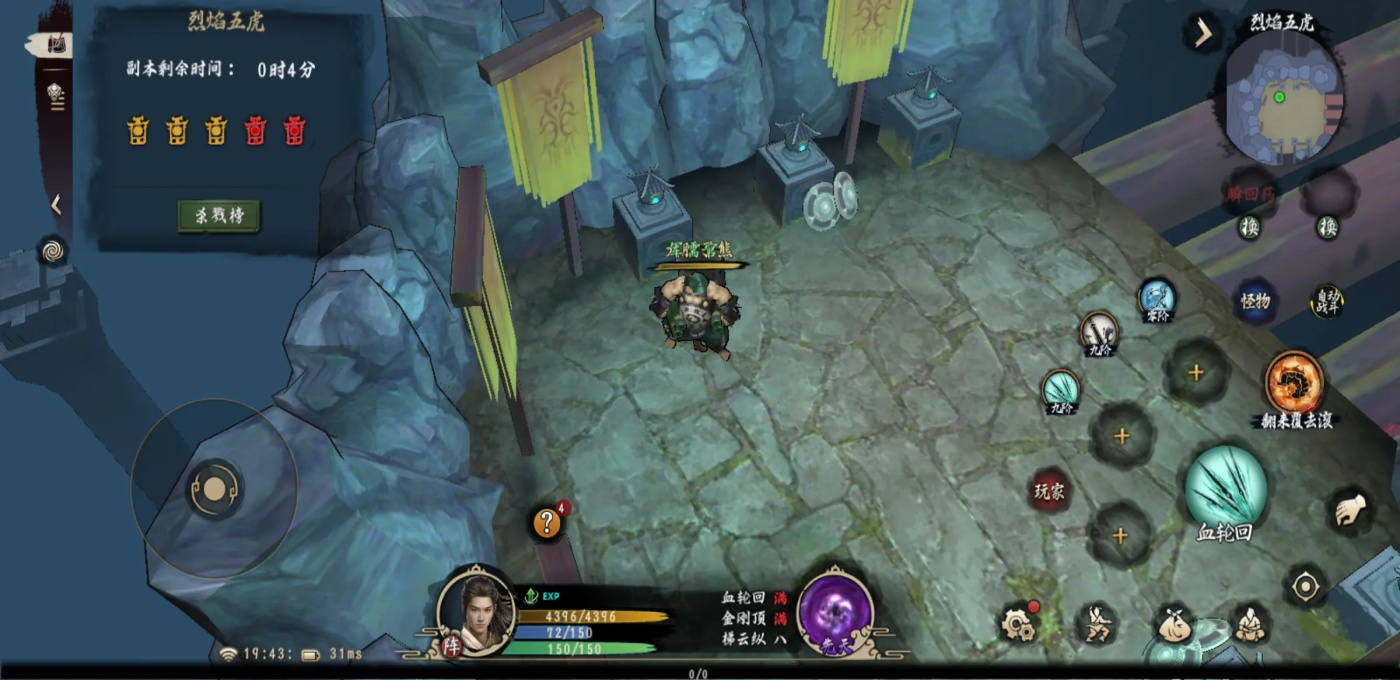Image resolution: width=1400 pixels, height=680 pixels.
Task: Tap the spiral swirl icon
Action: pyautogui.click(x=53, y=251)
